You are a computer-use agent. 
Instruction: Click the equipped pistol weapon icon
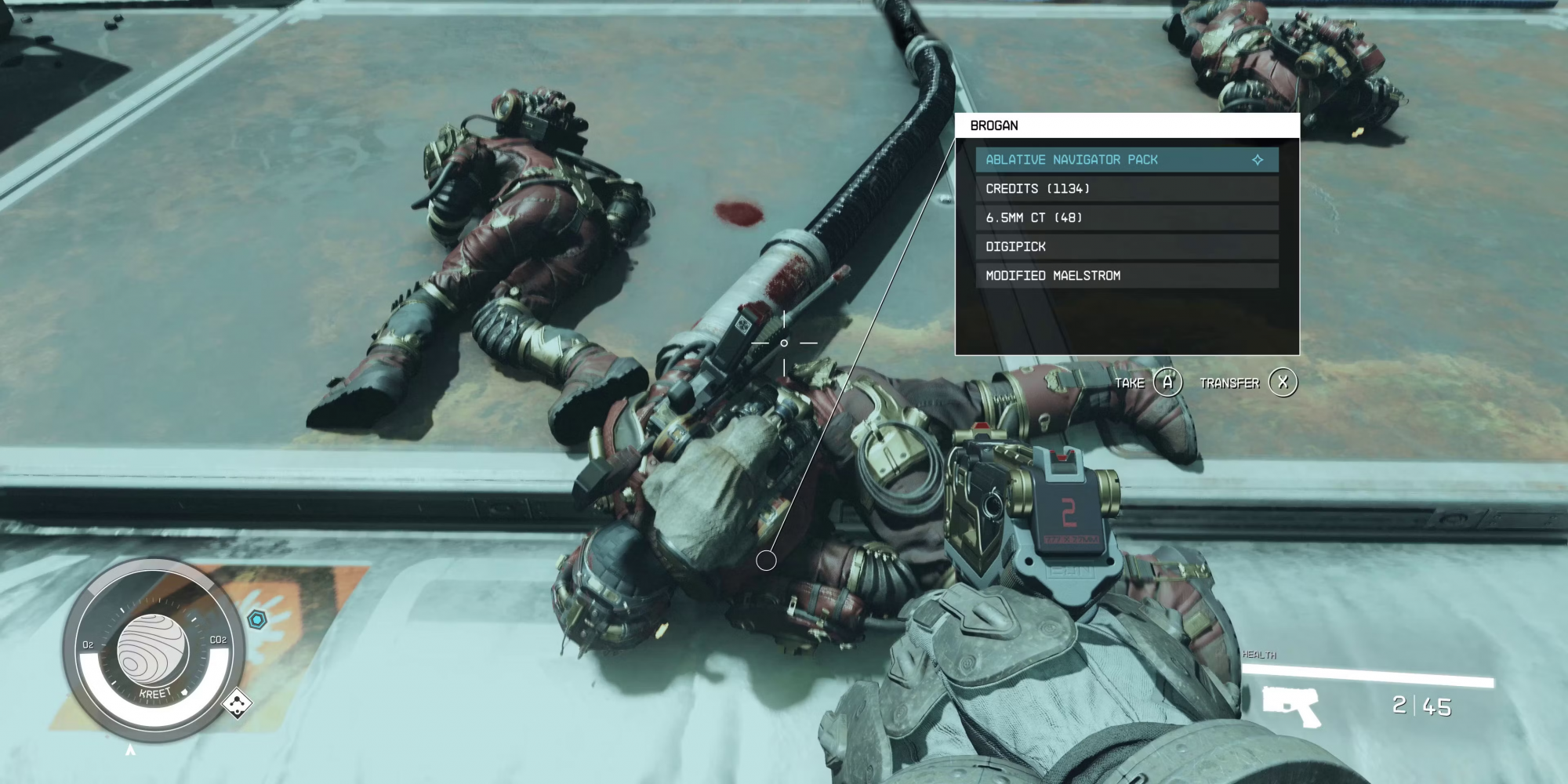click(1290, 705)
